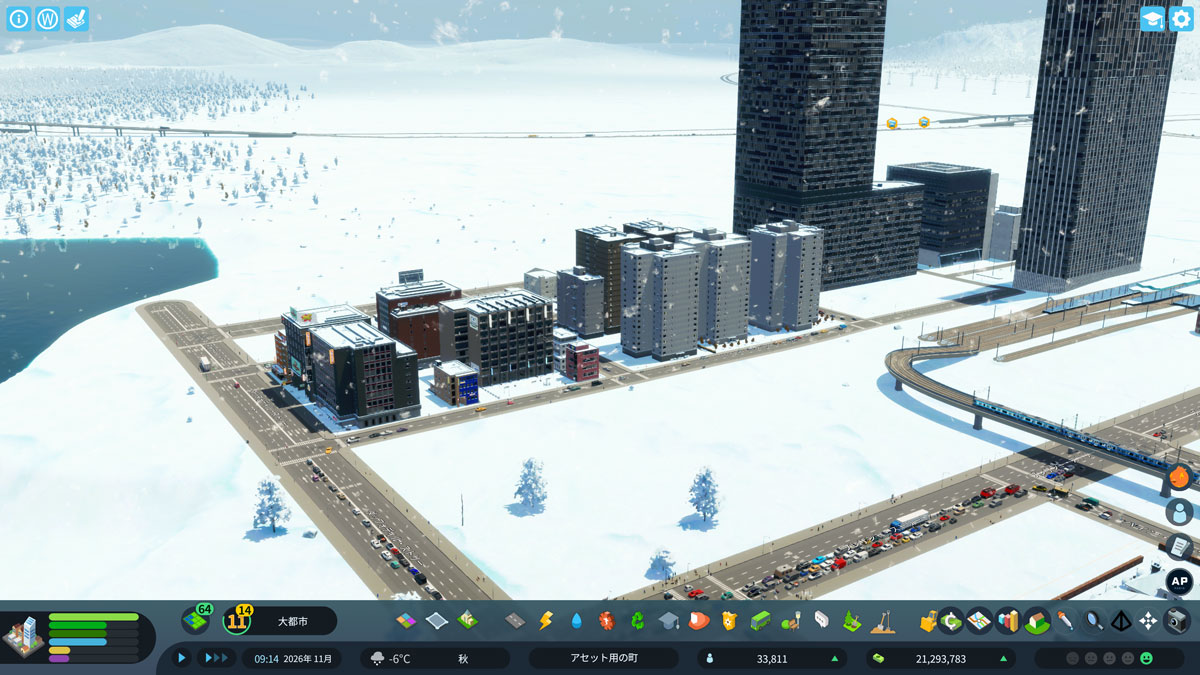Open the Water droplet menu
The image size is (1200, 675).
click(x=576, y=621)
